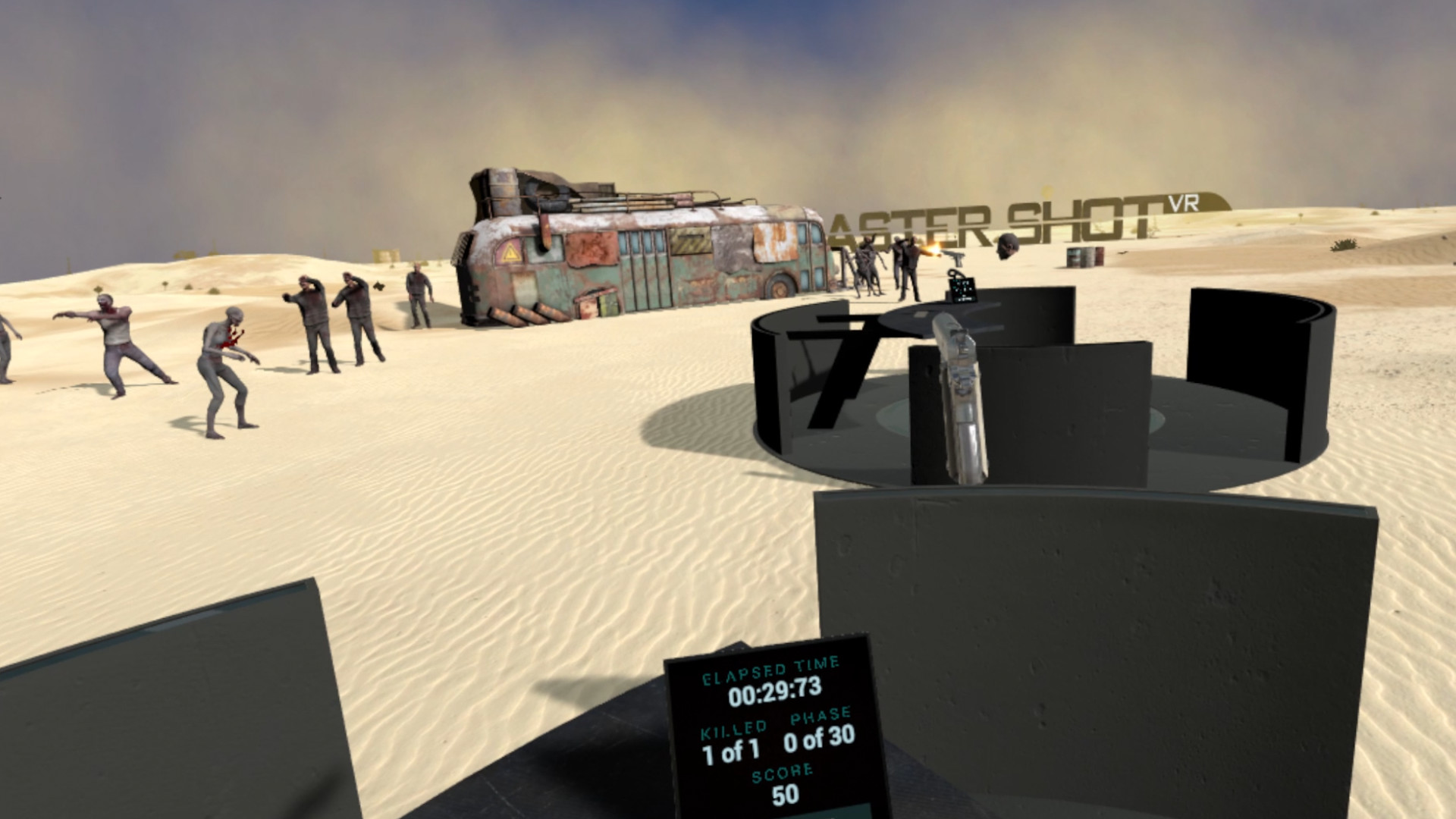
Task: Click the pale square marker on the platform
Action: [921, 315]
